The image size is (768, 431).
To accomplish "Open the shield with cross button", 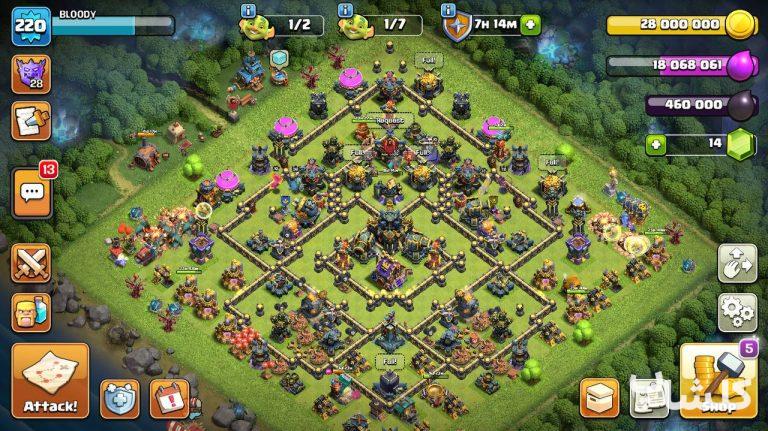I will (x=120, y=397).
